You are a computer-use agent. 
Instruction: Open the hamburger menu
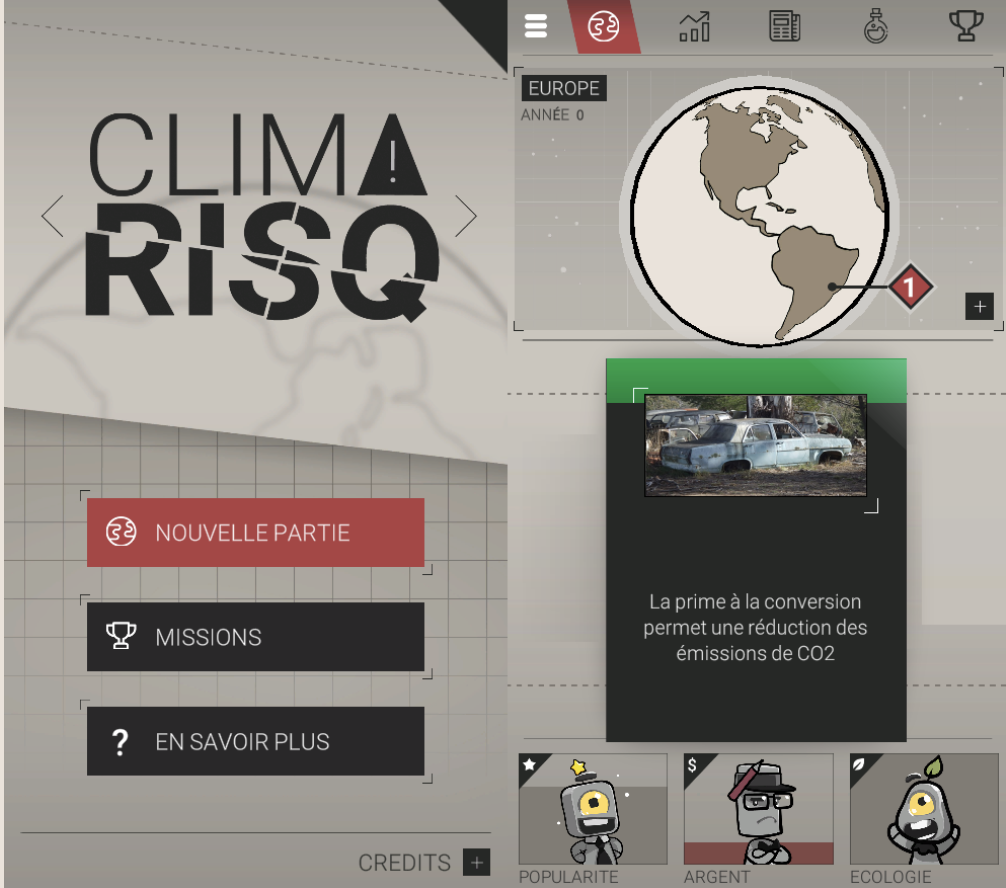(x=536, y=26)
